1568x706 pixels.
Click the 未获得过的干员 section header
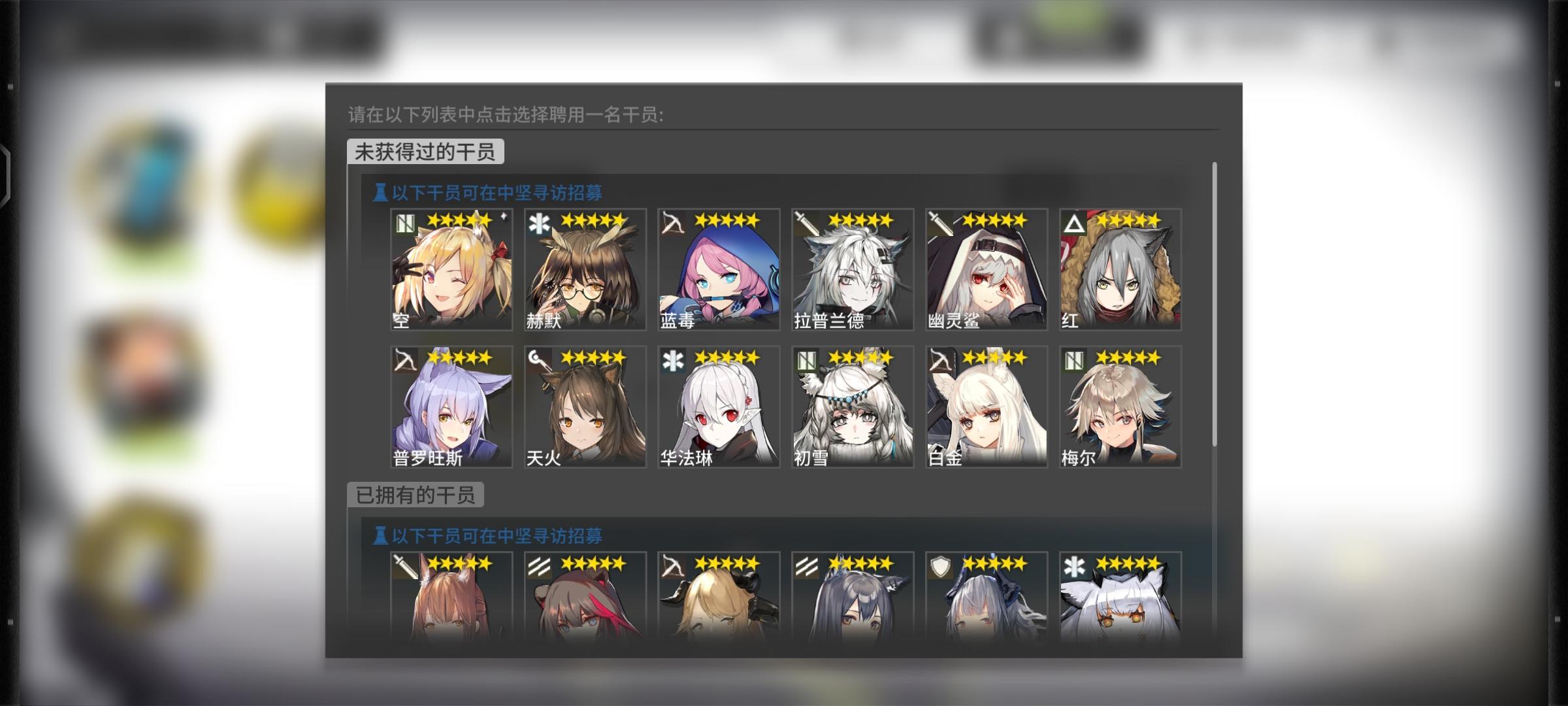coord(425,151)
